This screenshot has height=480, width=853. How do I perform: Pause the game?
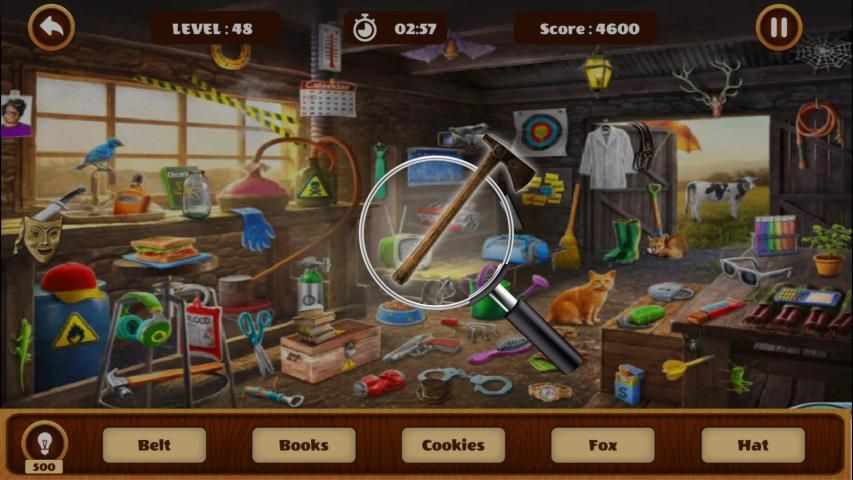click(778, 28)
